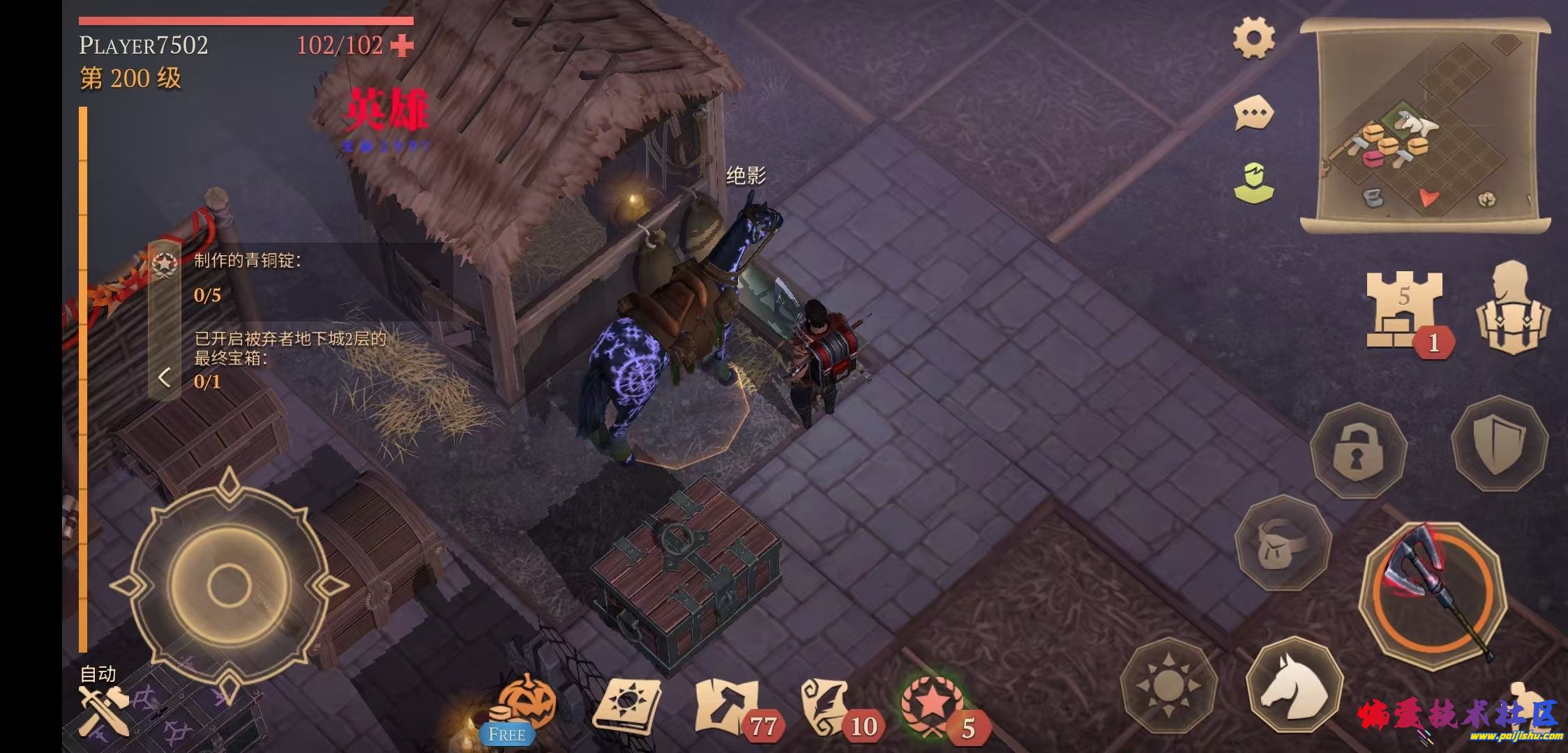Activate the shield block button
The width and height of the screenshot is (1568, 753).
(x=1499, y=442)
